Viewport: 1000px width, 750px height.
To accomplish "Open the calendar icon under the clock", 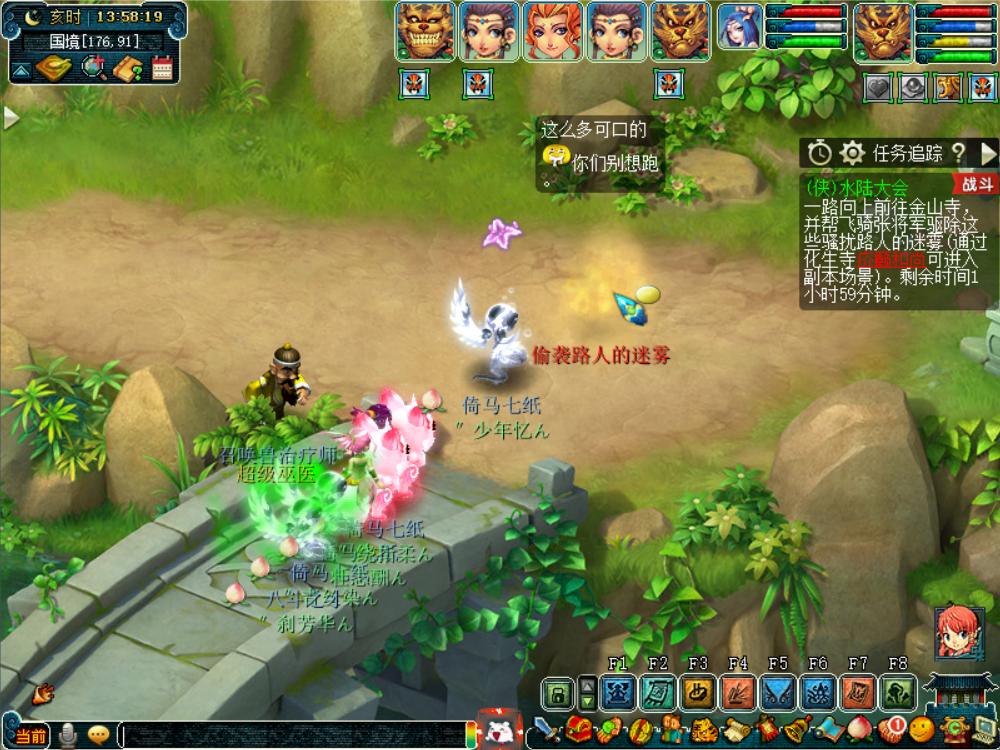I will [x=162, y=69].
